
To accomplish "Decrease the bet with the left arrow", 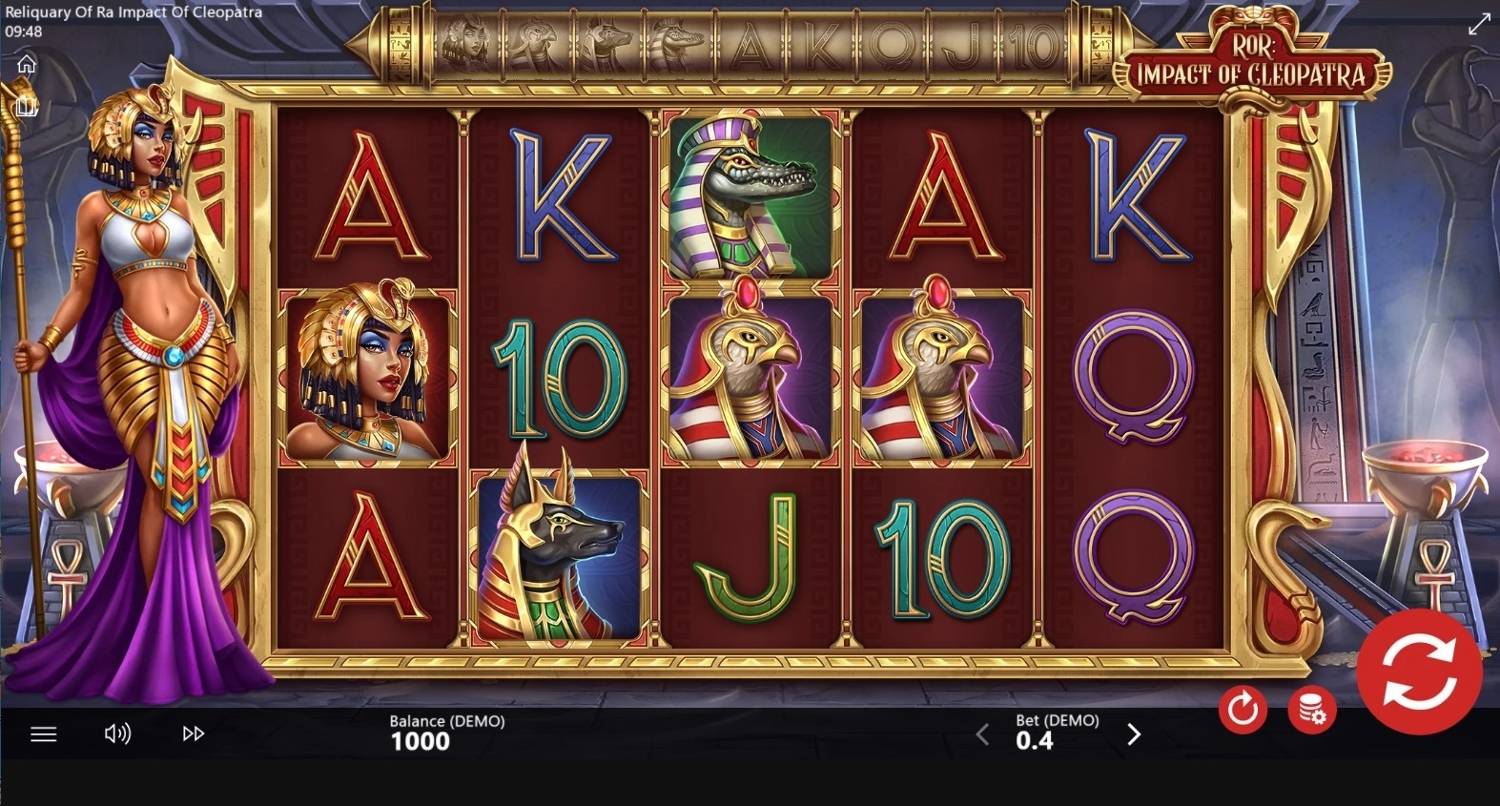I will click(982, 735).
